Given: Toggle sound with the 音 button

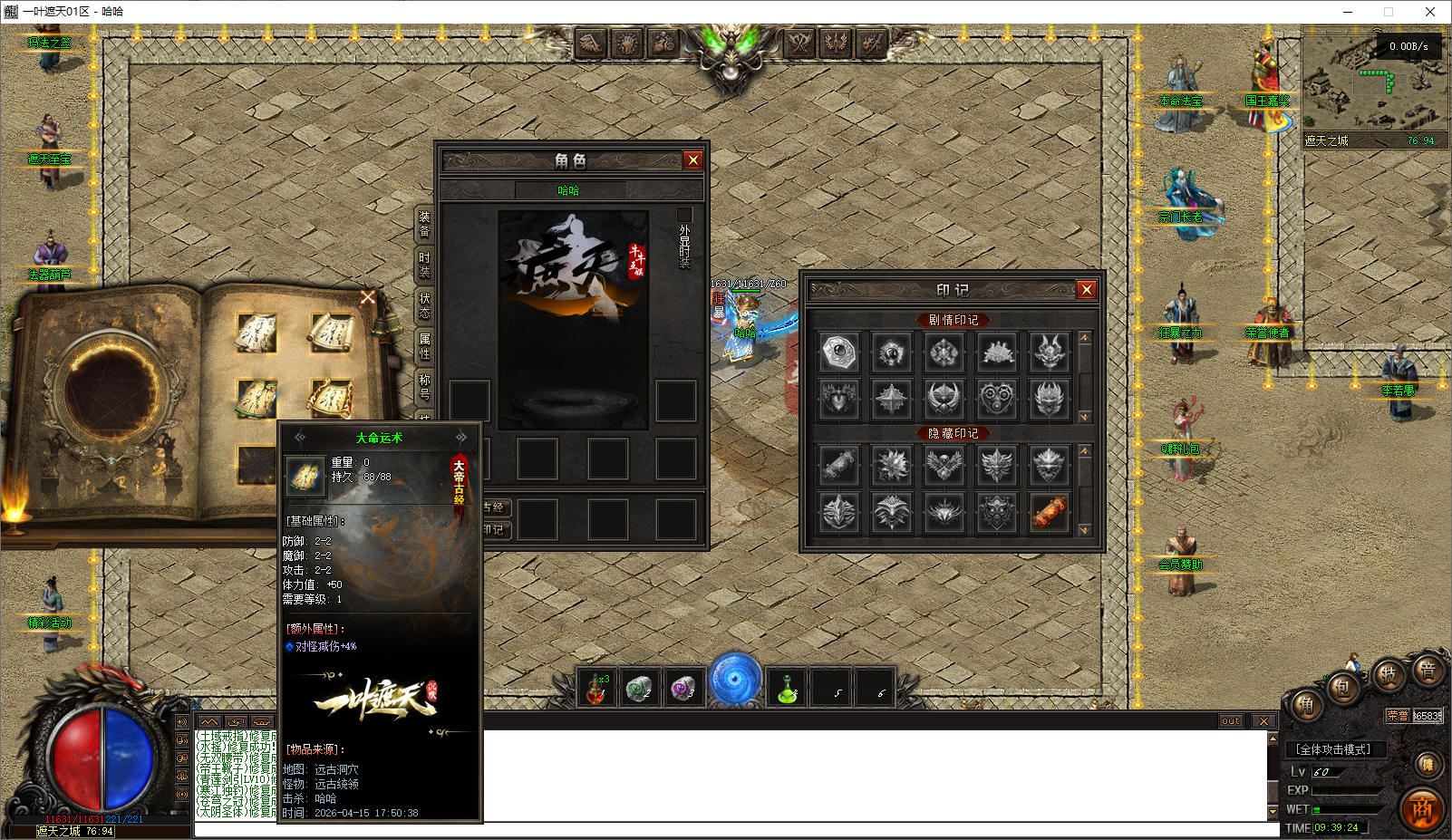Looking at the screenshot, I should (x=1428, y=671).
